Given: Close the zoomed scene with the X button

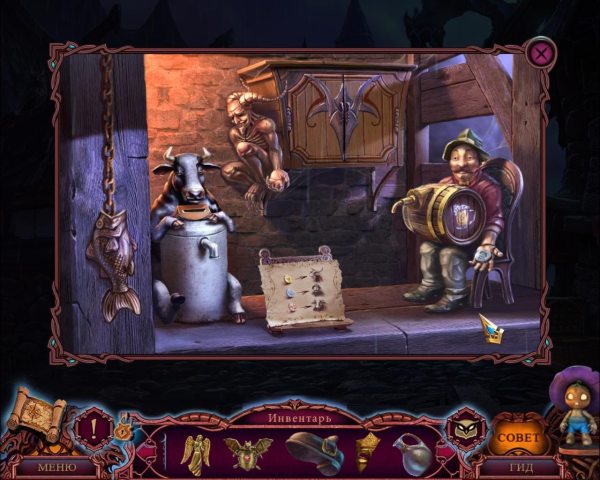Looking at the screenshot, I should coord(542,52).
